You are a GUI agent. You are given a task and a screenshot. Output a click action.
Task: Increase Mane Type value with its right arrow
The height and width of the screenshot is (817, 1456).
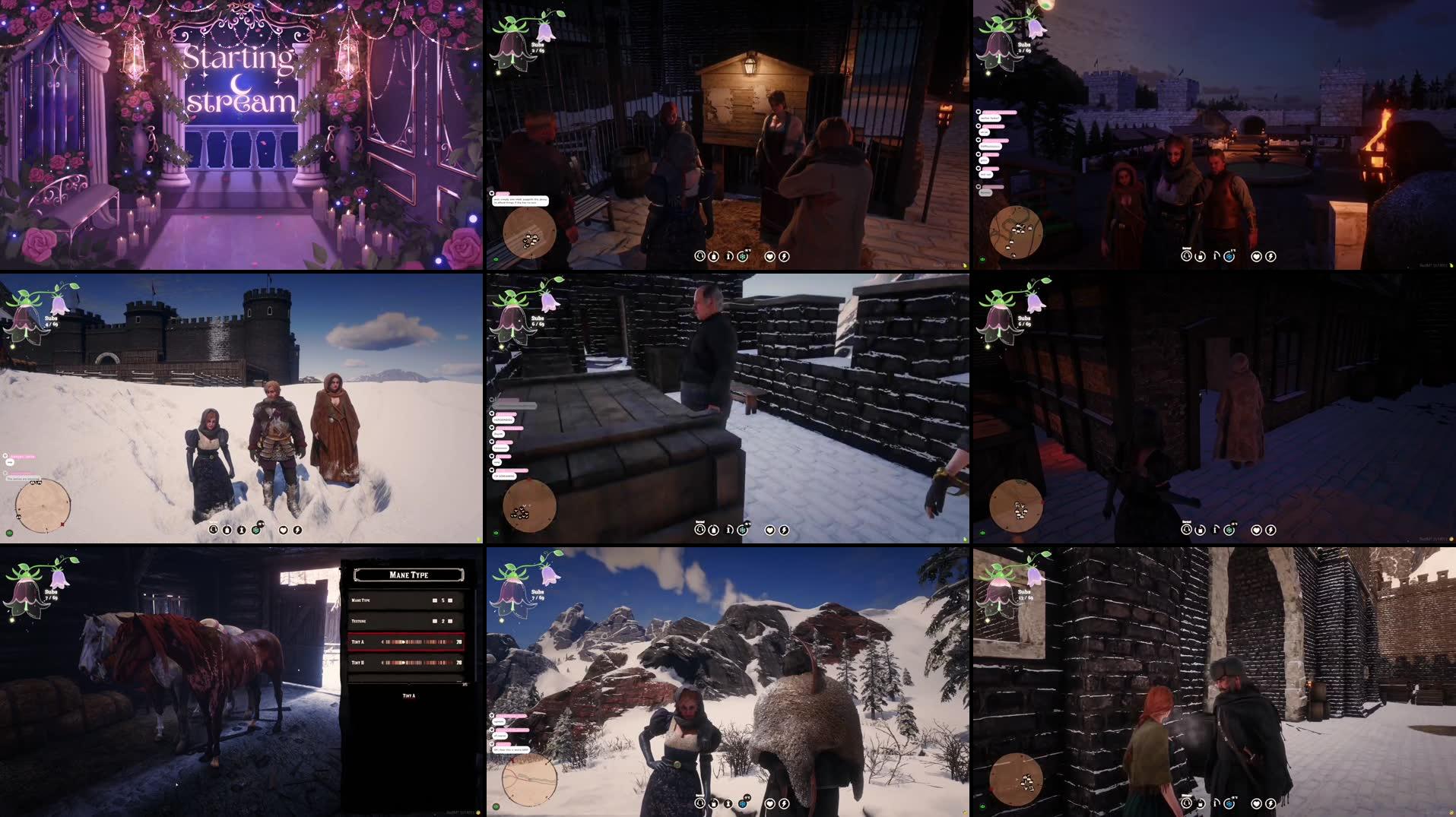coord(450,600)
